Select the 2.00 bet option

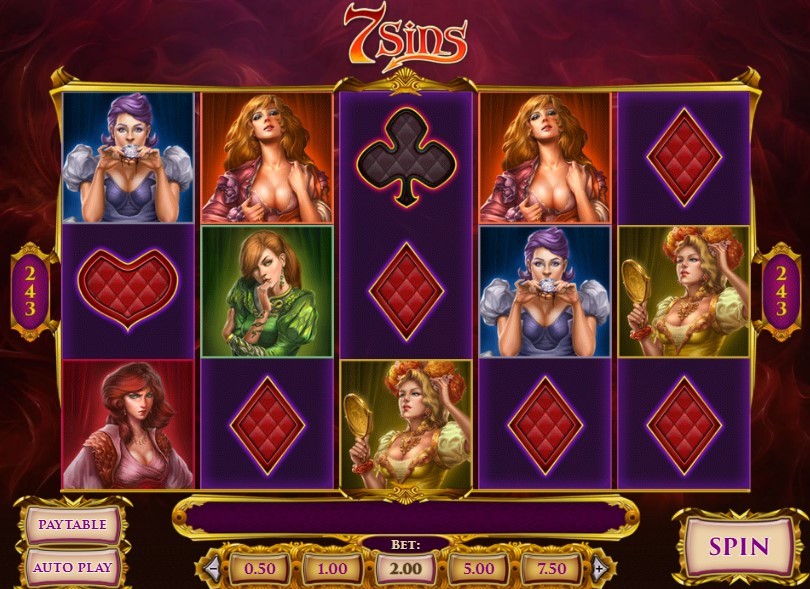tap(405, 569)
